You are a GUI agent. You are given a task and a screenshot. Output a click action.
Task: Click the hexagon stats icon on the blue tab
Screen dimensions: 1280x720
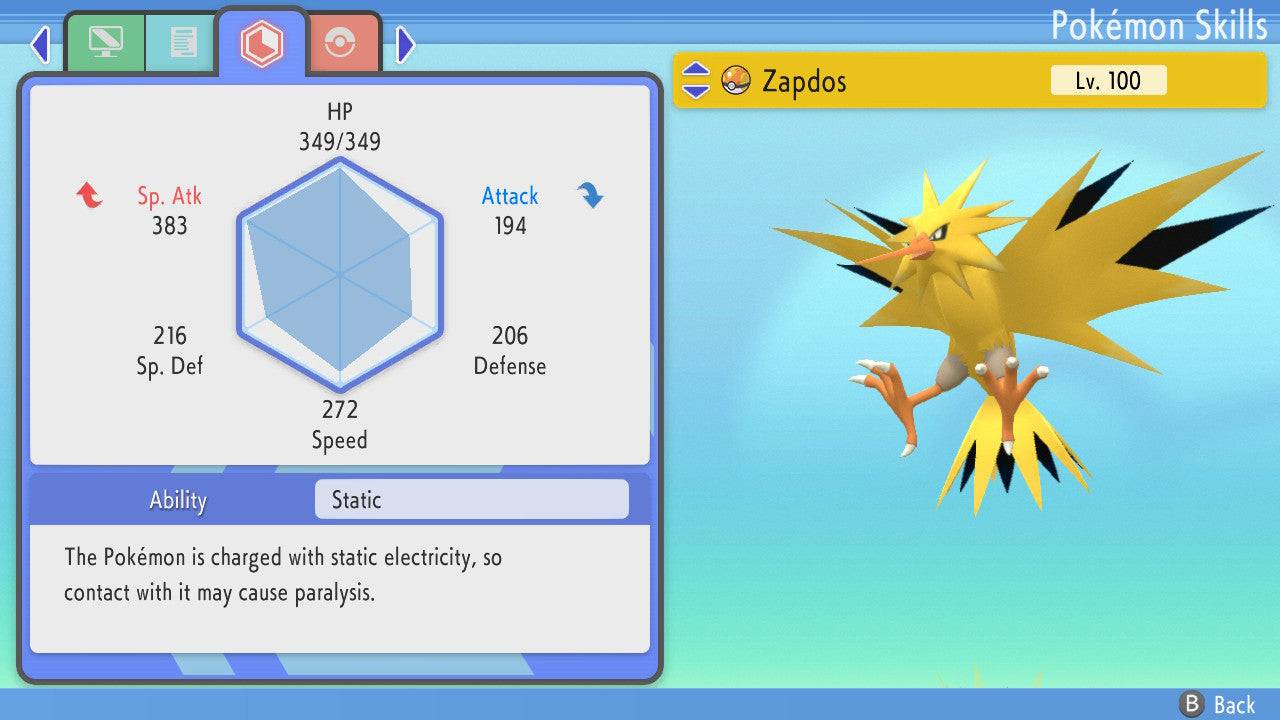pyautogui.click(x=262, y=42)
